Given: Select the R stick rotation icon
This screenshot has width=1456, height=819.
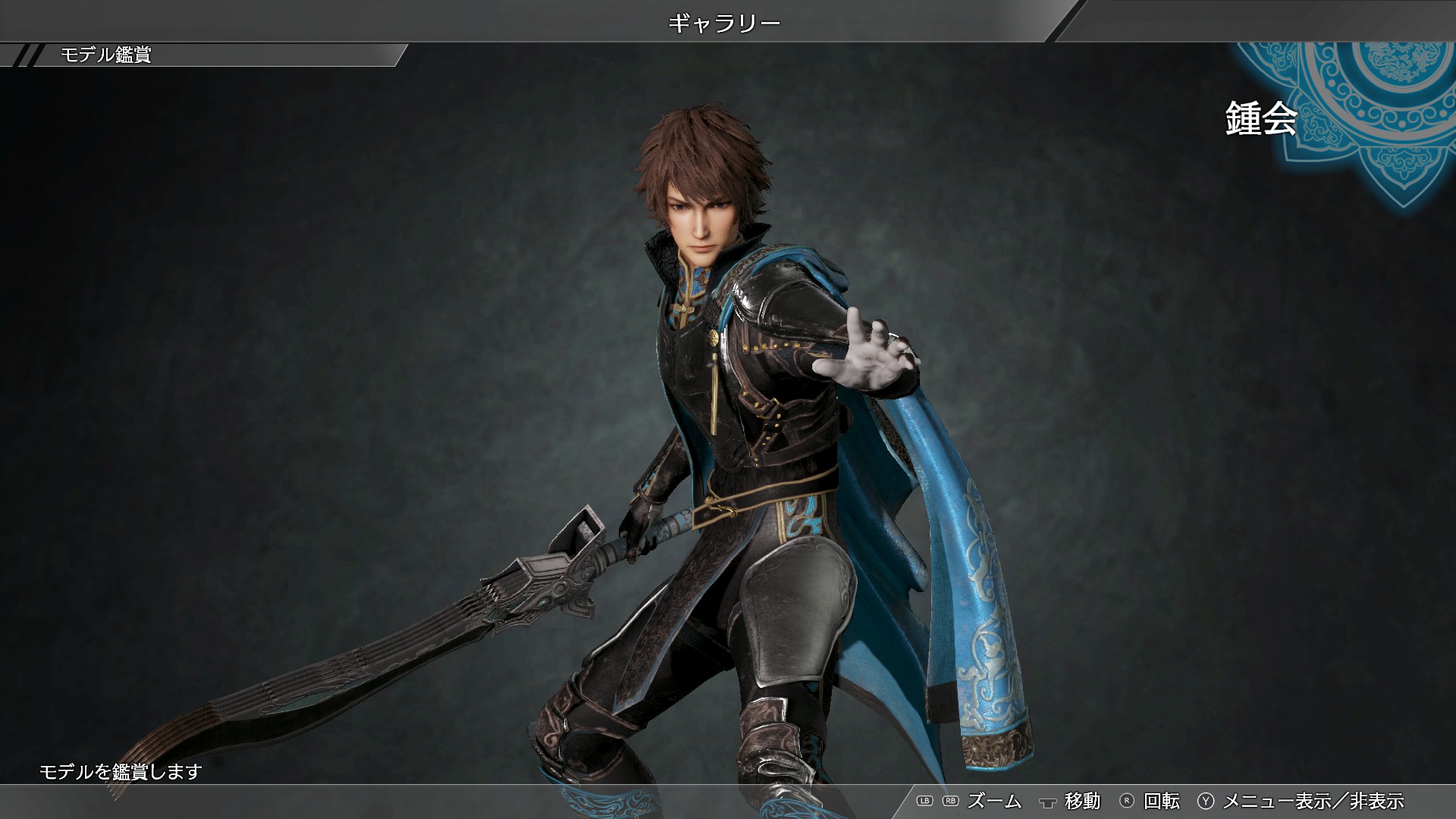Looking at the screenshot, I should pyautogui.click(x=1126, y=801).
